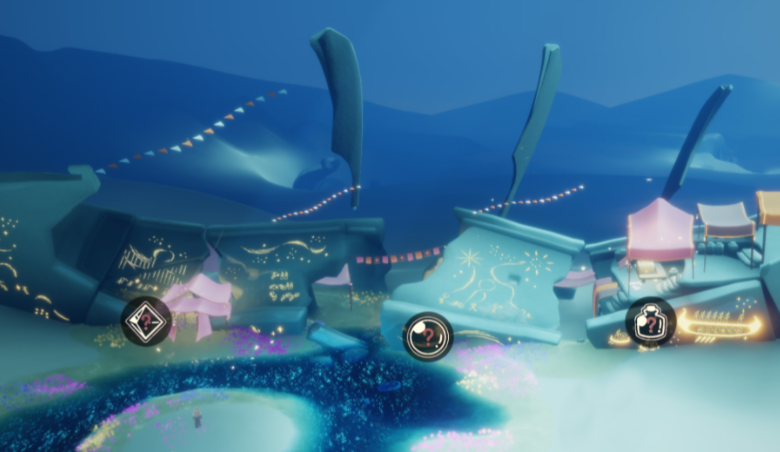Open the diamond-shaped question mark marker
Image resolution: width=780 pixels, height=452 pixels.
[146, 322]
